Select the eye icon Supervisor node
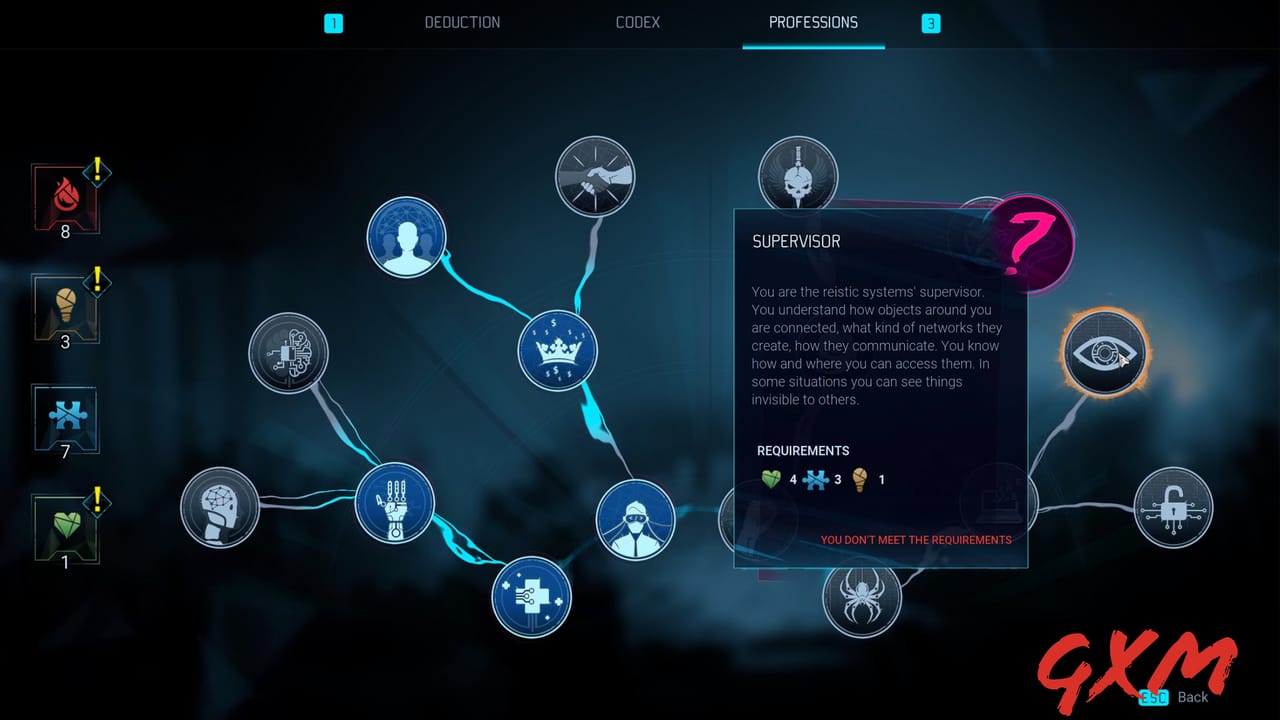Screen dimensions: 1280x720 1103,353
